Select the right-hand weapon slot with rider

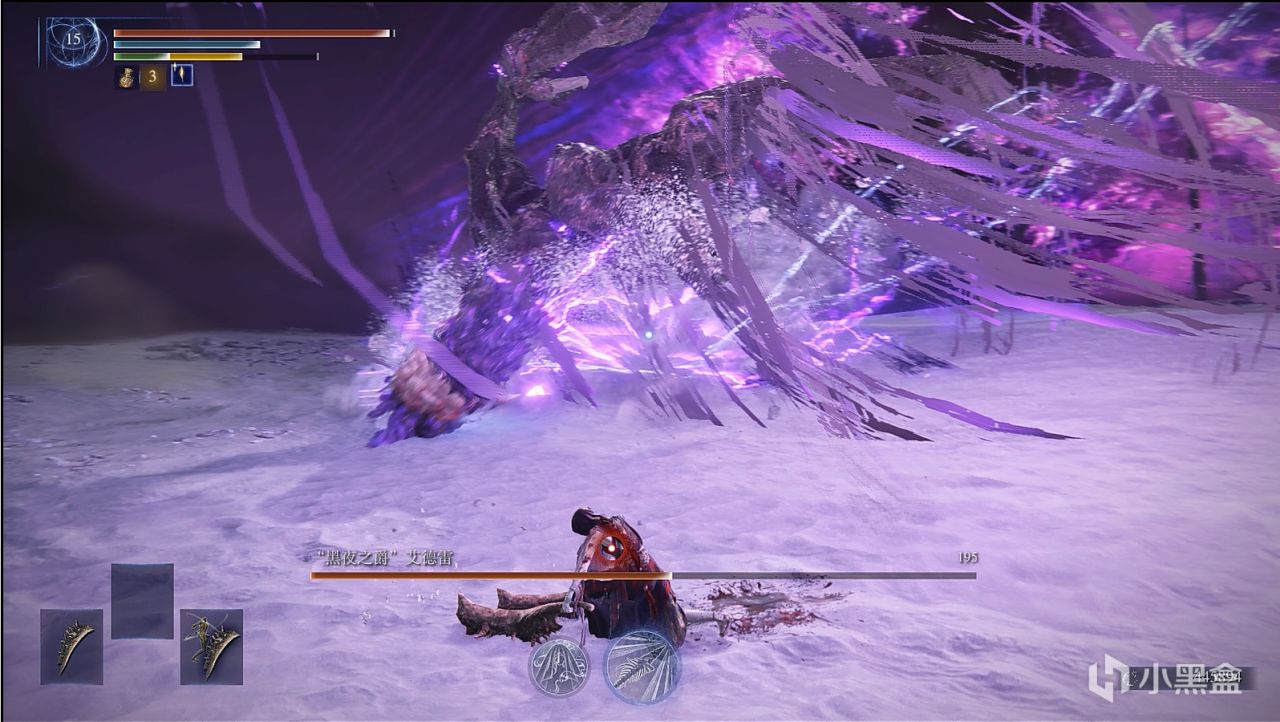(211, 646)
